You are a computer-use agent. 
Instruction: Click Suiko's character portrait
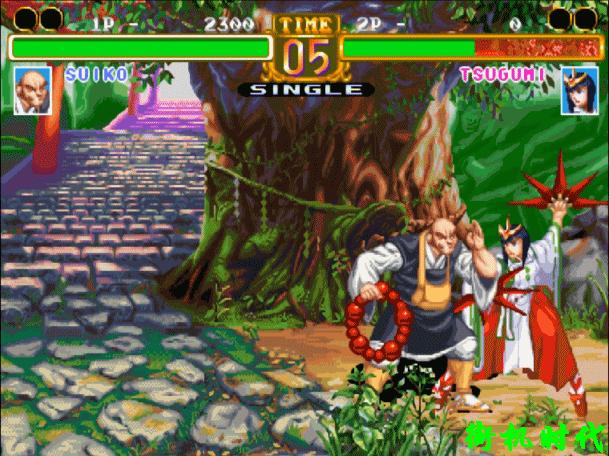tap(32, 90)
